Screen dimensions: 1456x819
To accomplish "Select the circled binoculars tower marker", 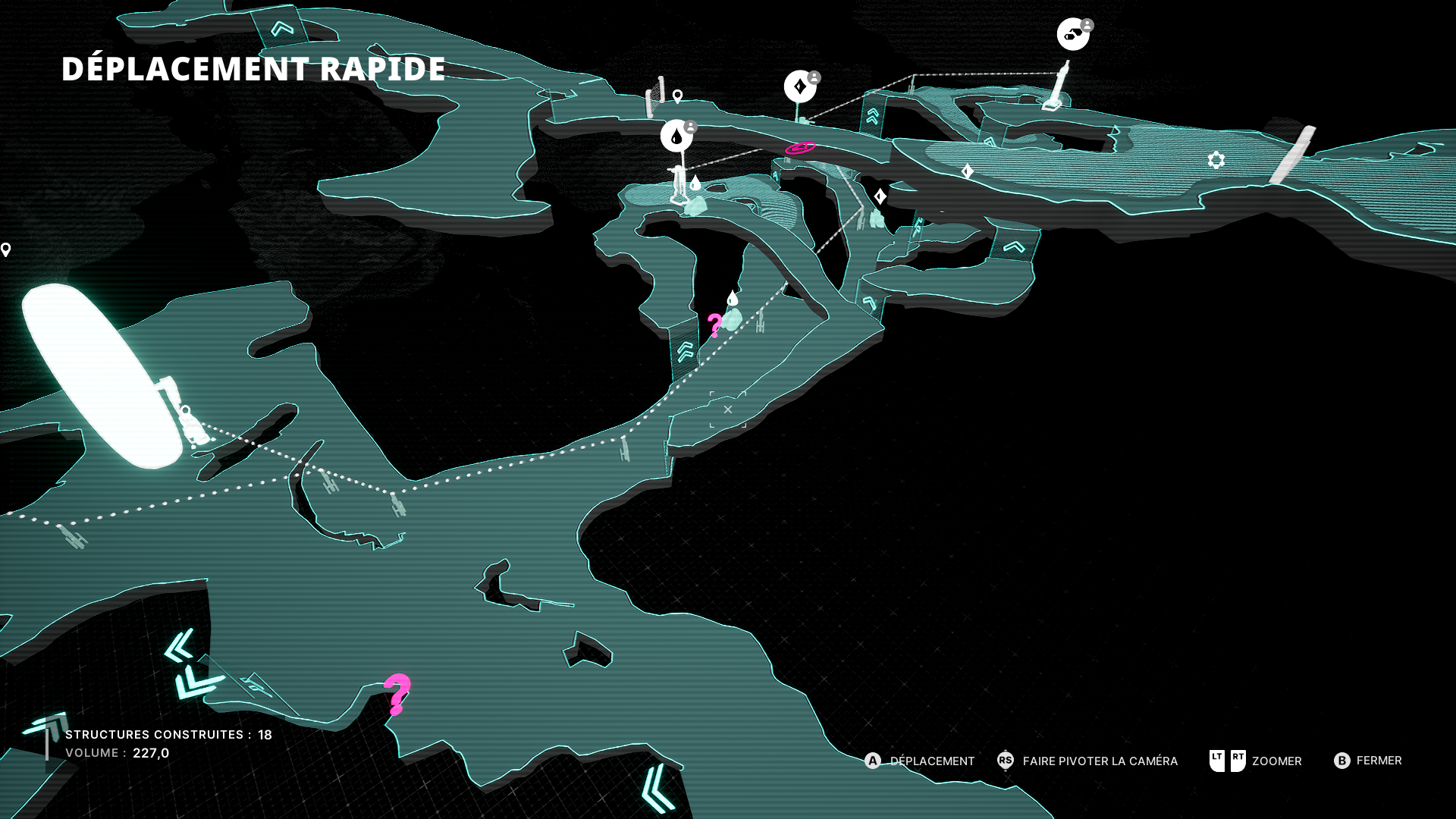I will click(x=1073, y=34).
